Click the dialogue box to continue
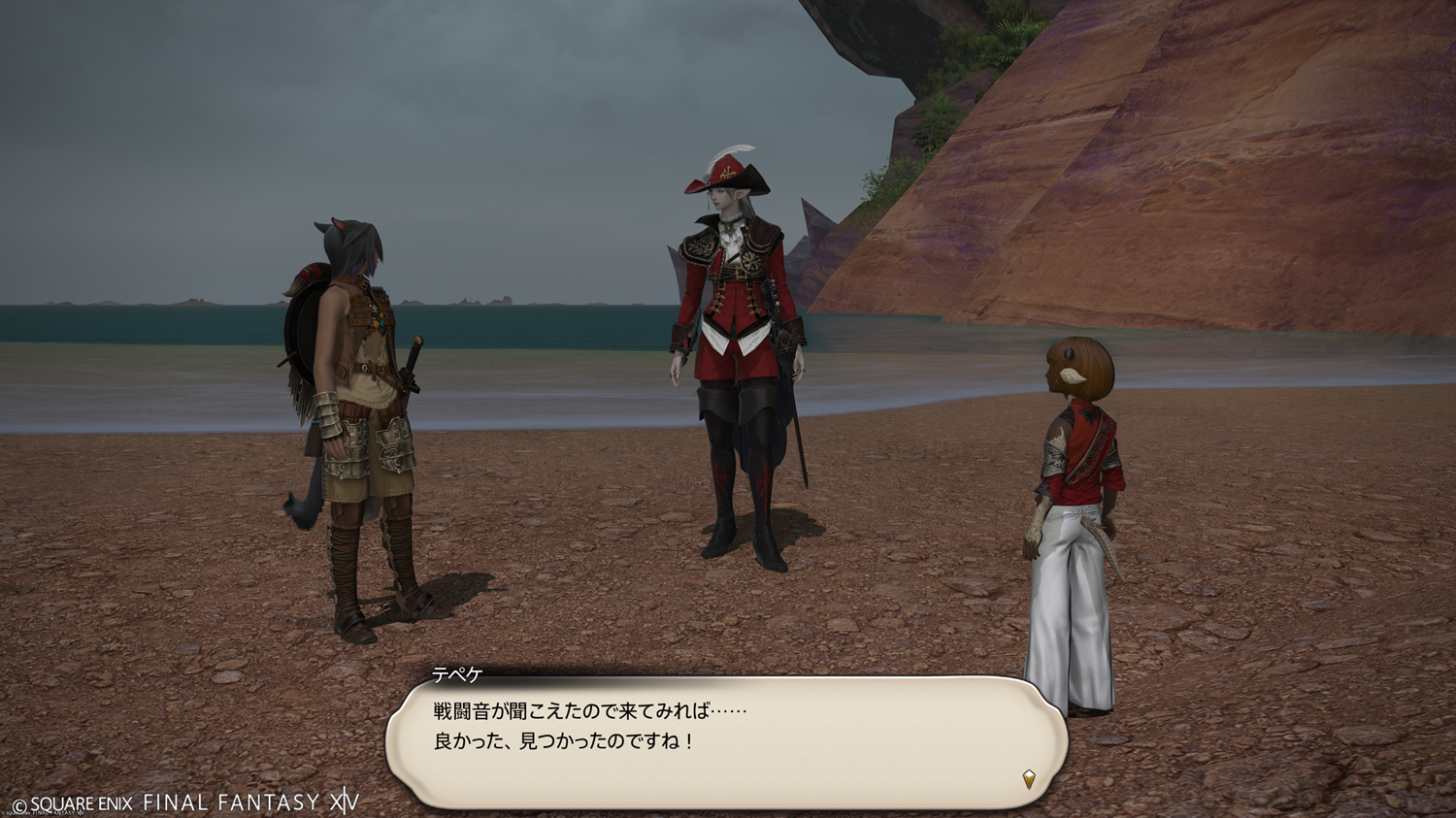 (x=726, y=740)
